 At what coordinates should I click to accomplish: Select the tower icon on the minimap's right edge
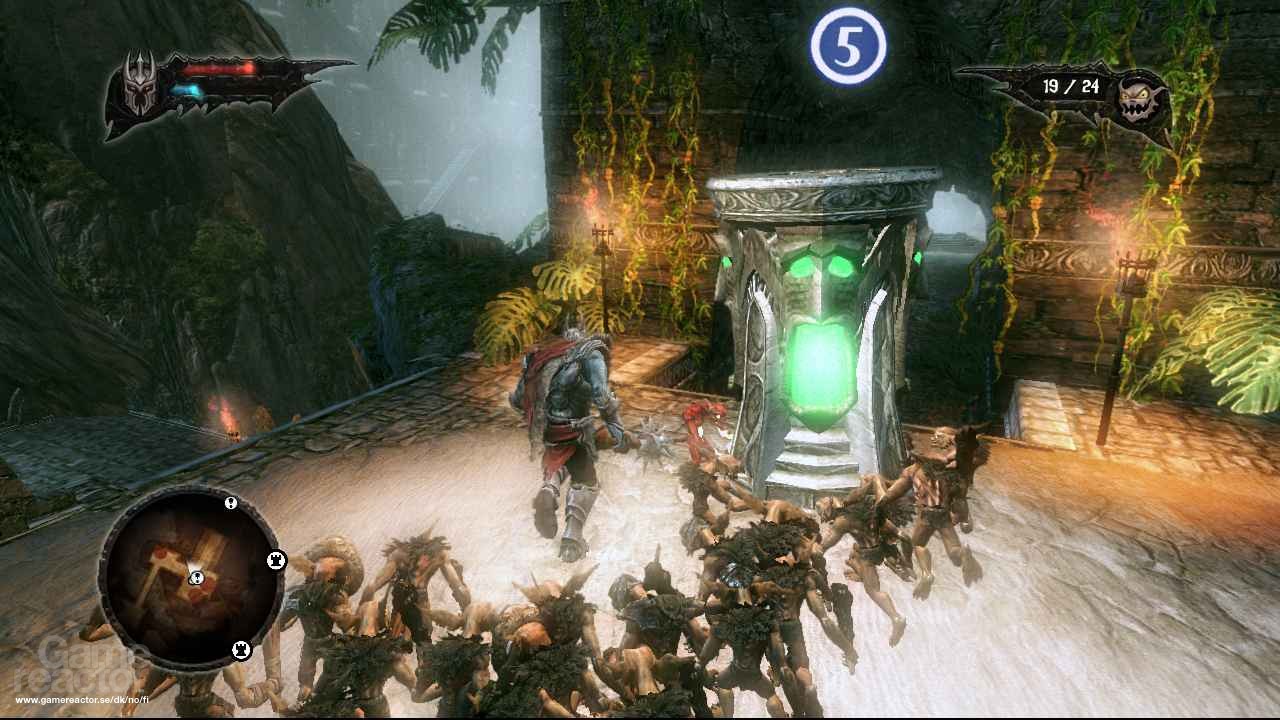click(x=276, y=560)
